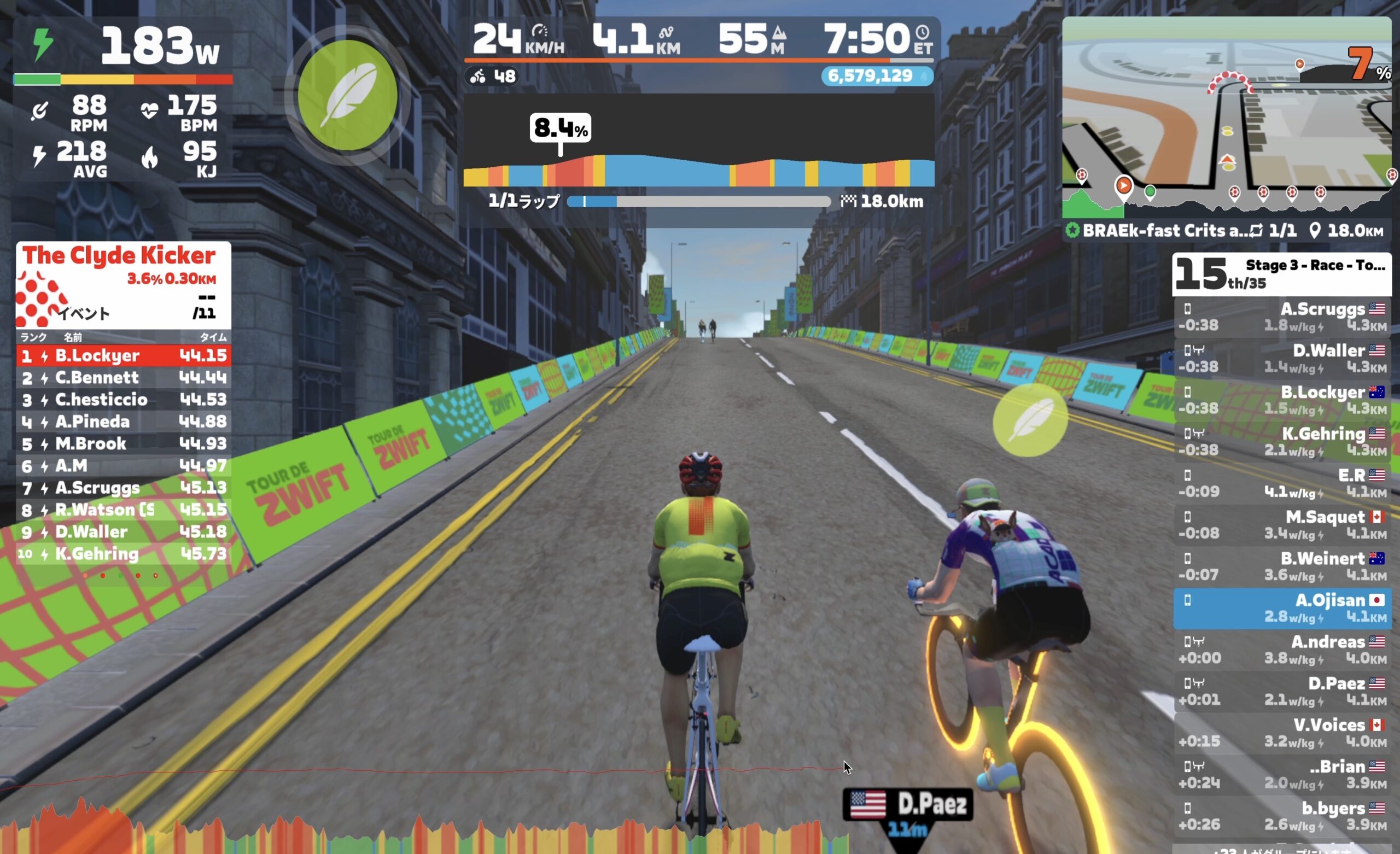
Task: Select C.Bennett in the Clyde Kicker leaderboard
Action: pos(123,377)
